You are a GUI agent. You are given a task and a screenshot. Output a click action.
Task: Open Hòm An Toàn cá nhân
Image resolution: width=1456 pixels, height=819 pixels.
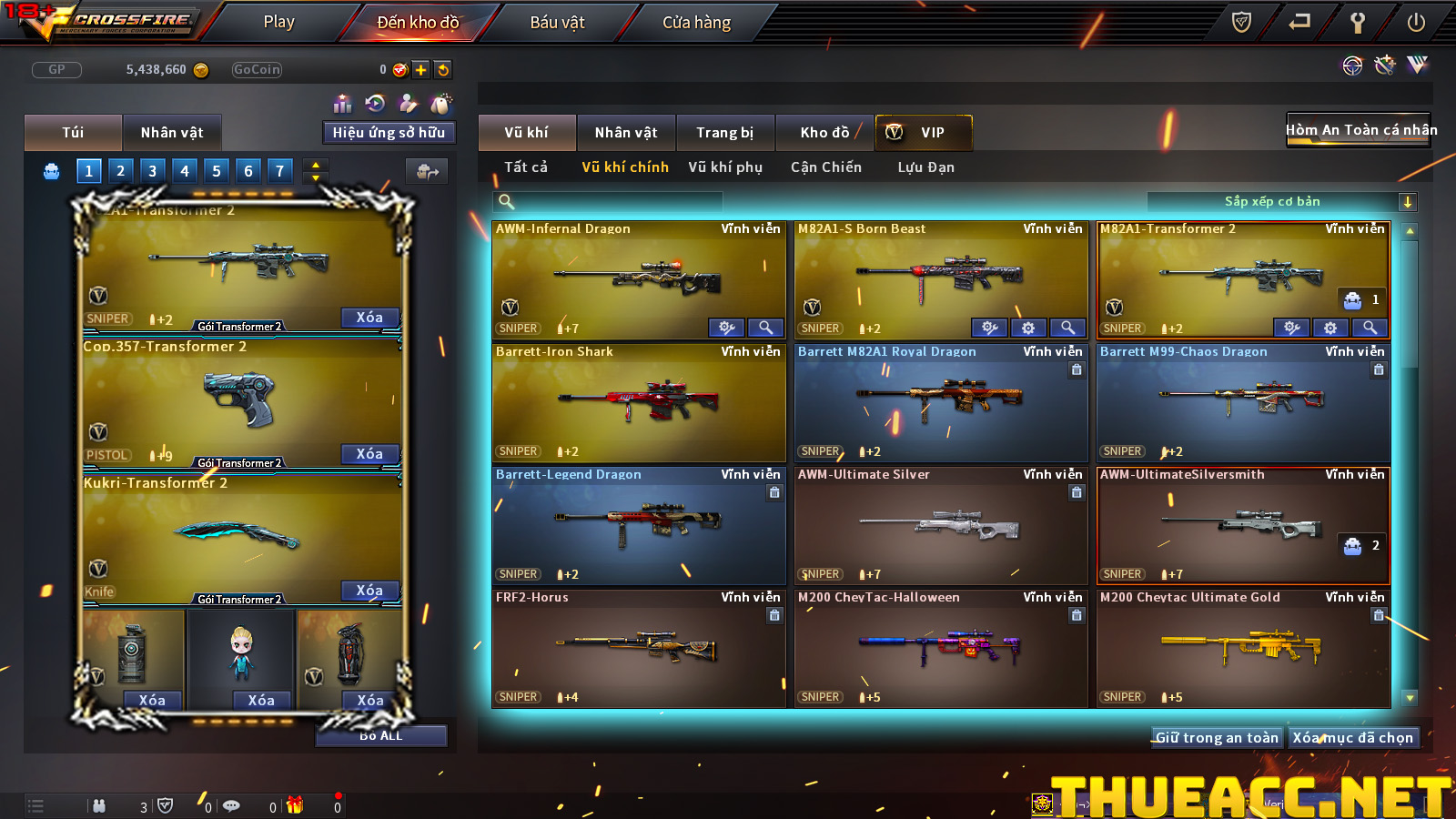tap(1360, 130)
